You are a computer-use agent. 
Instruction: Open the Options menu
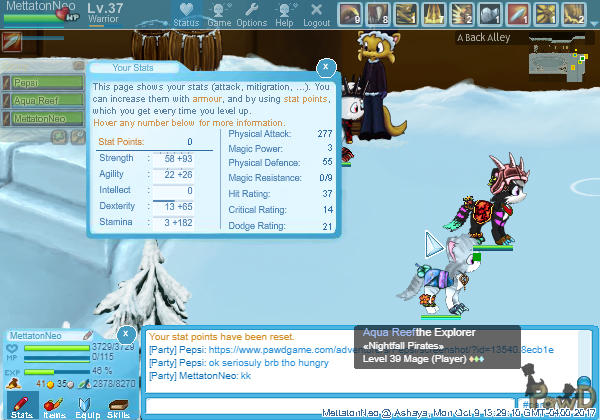pyautogui.click(x=251, y=15)
